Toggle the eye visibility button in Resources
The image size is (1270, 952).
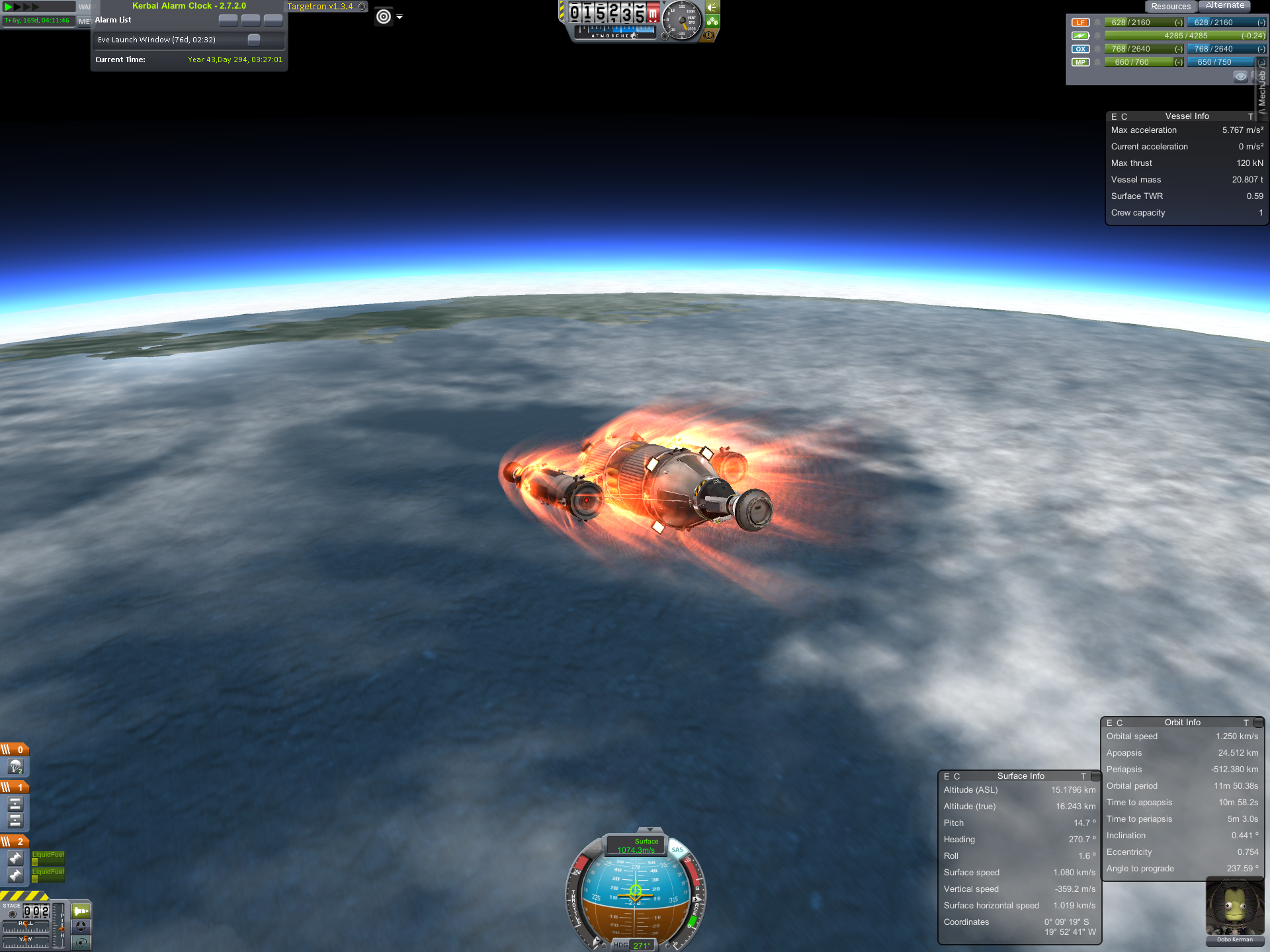[x=1240, y=77]
